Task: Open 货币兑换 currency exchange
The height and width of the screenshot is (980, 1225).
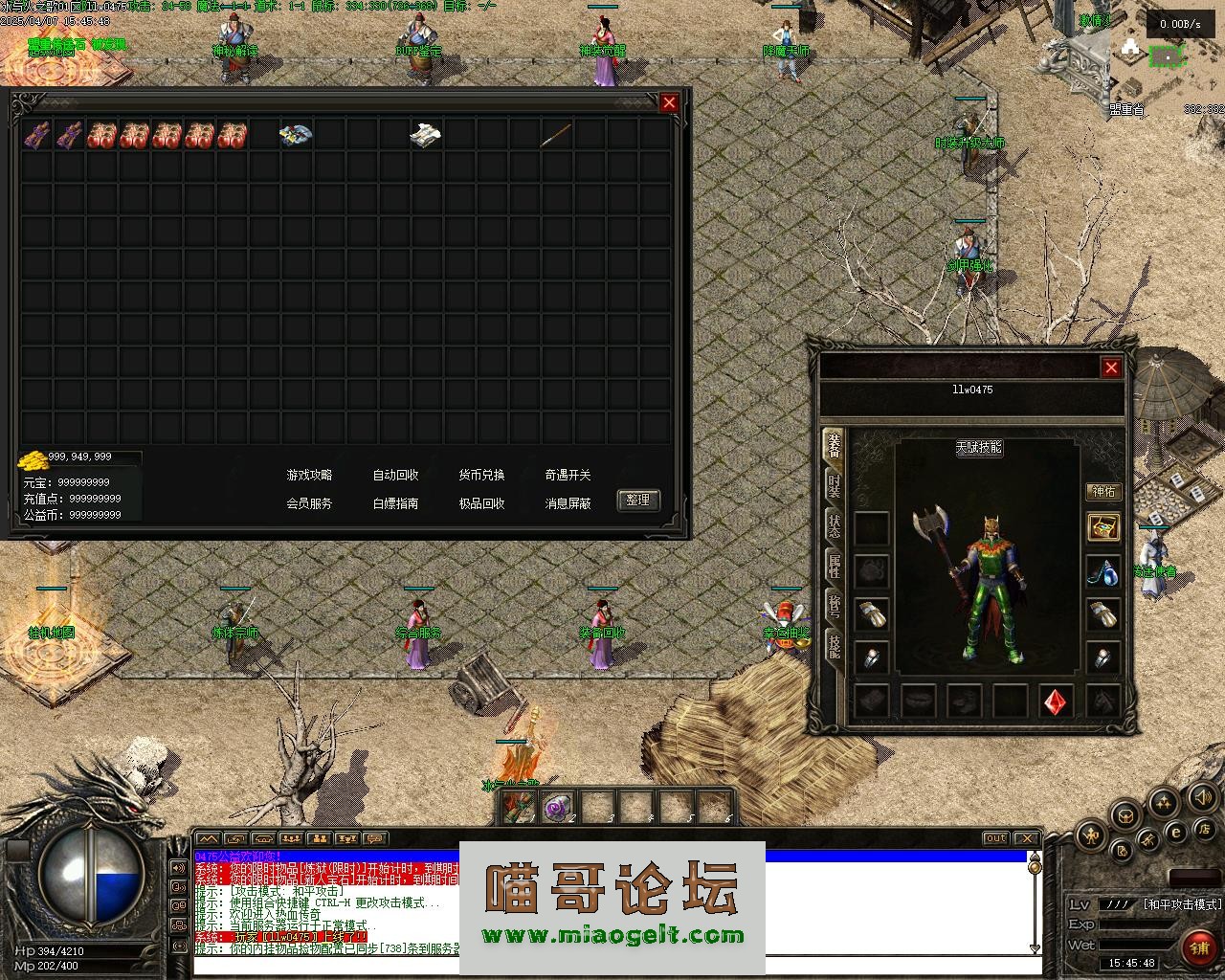Action: point(481,475)
